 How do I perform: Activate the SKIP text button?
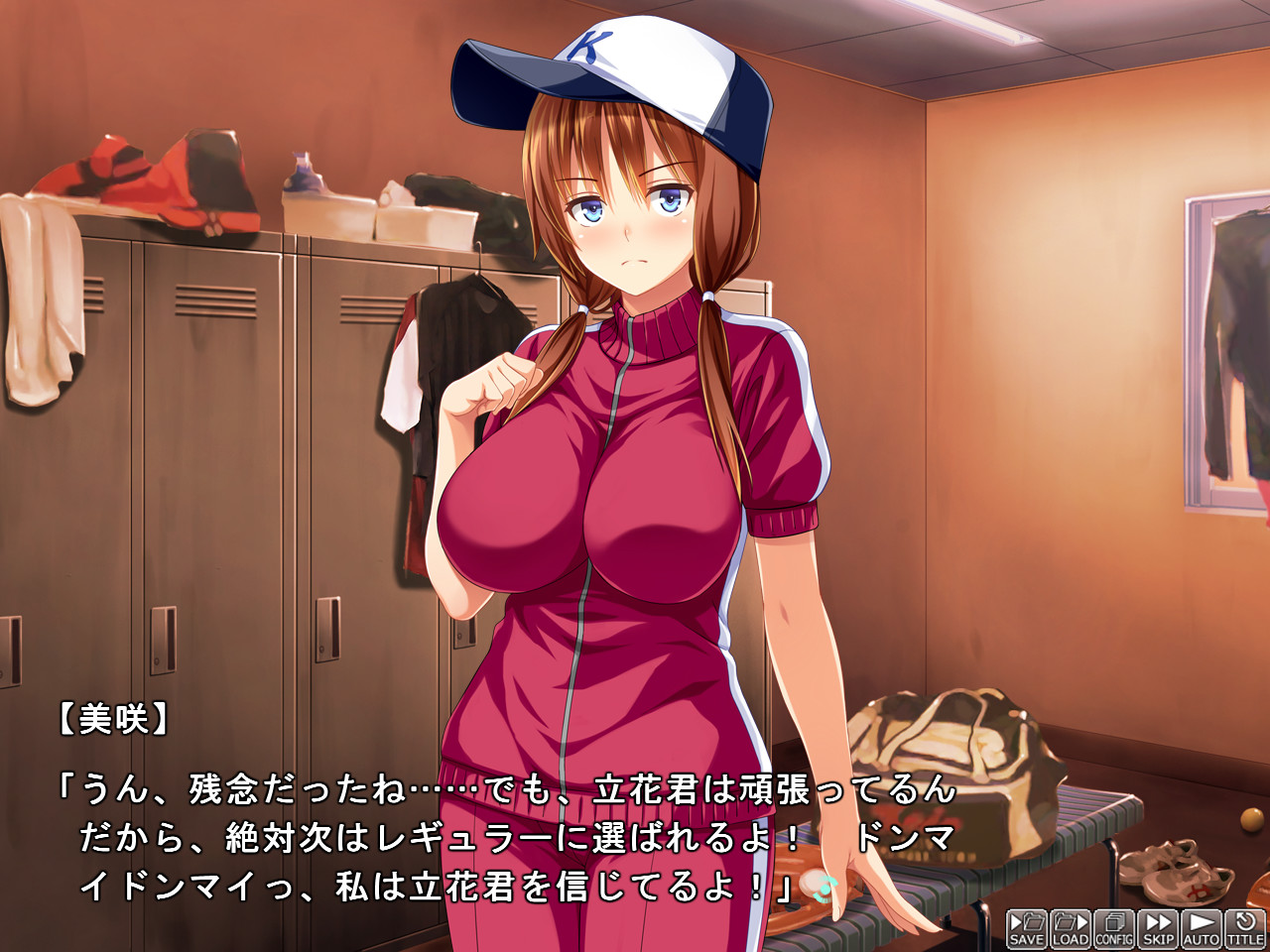tap(1158, 929)
